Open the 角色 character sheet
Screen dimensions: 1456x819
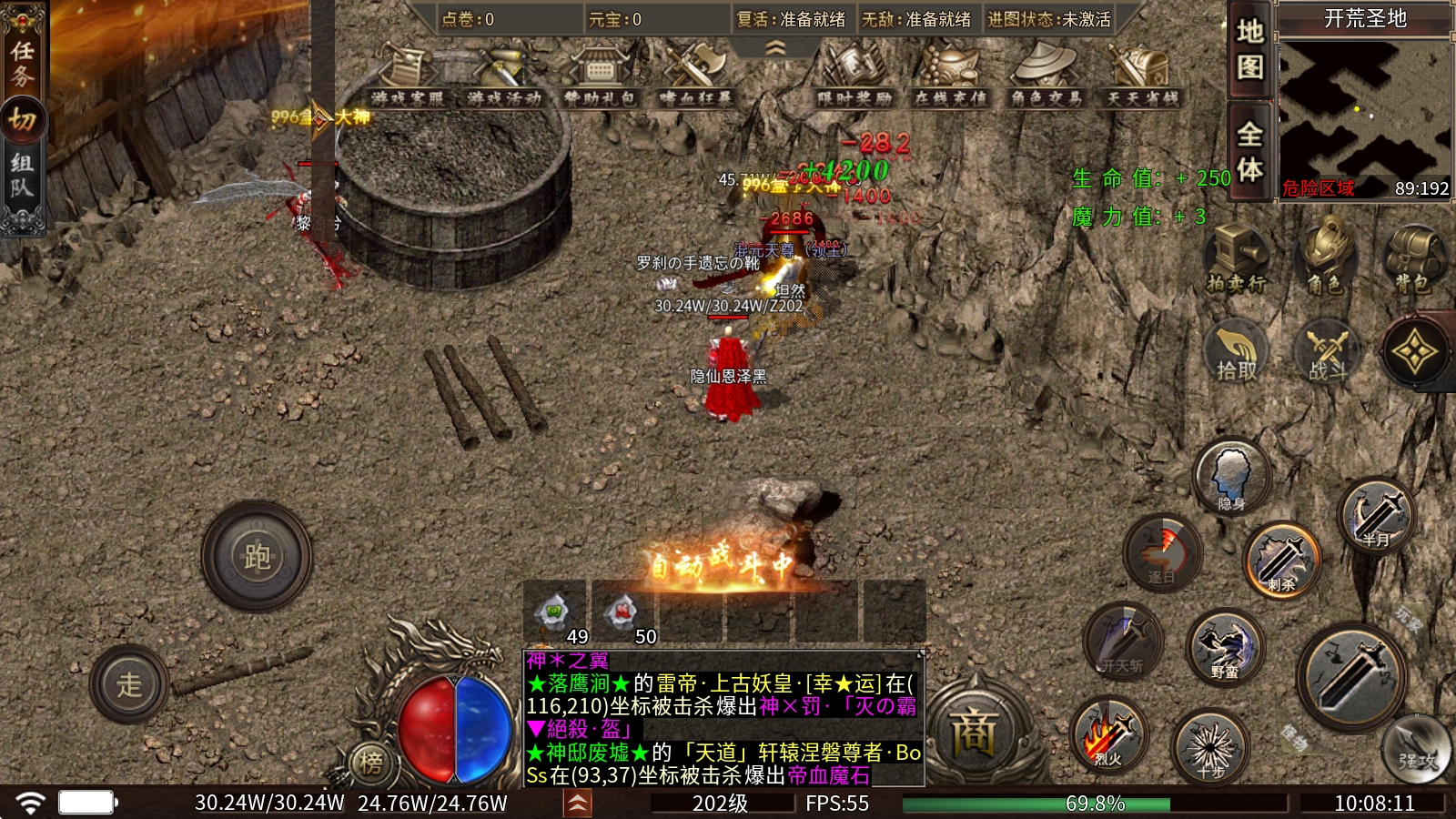[x=1328, y=259]
